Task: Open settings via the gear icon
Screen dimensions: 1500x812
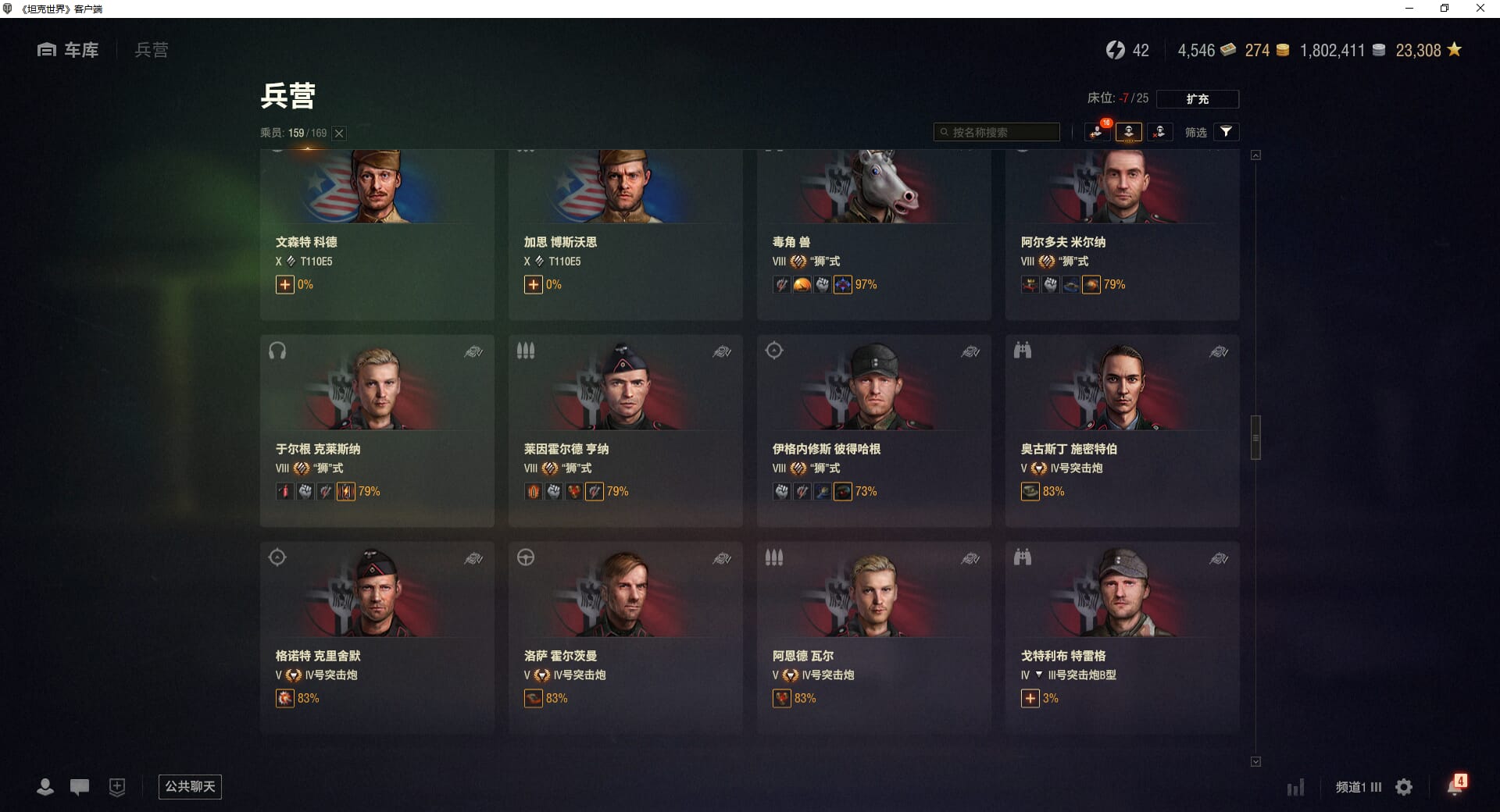Action: (1404, 787)
